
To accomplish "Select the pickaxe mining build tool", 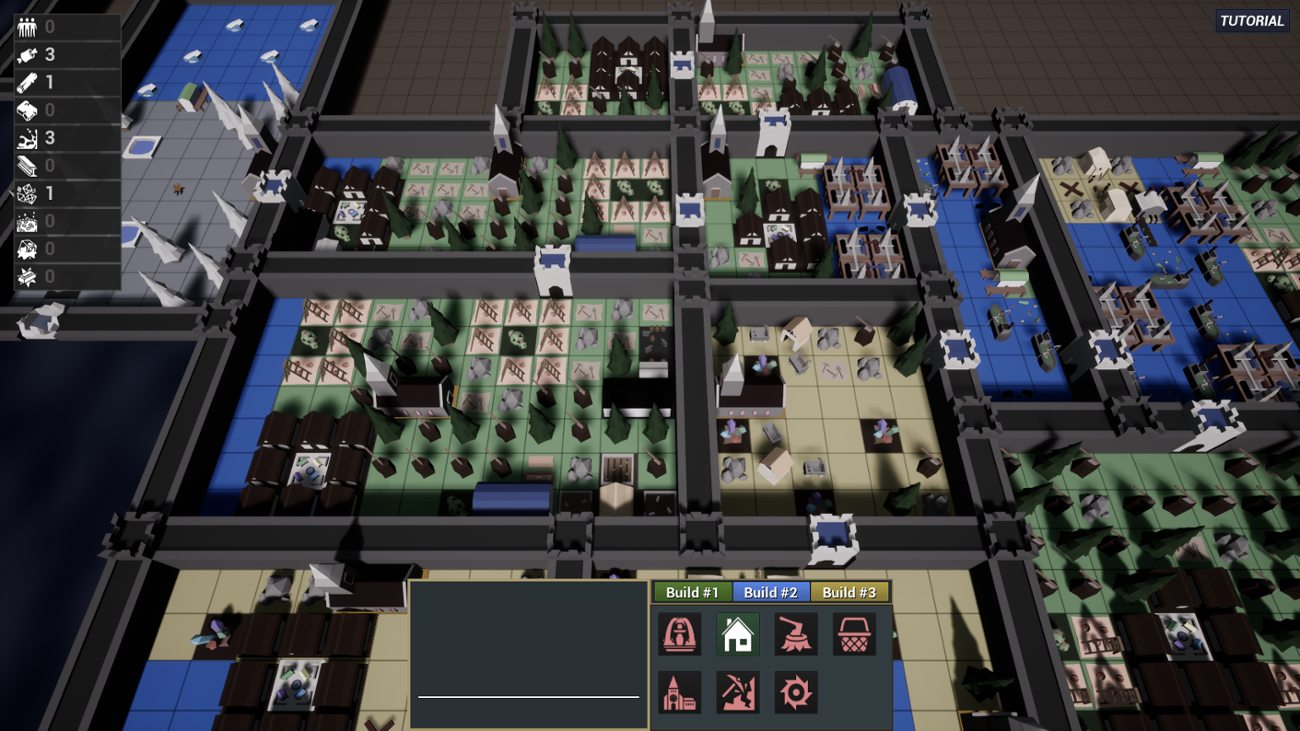I will pyautogui.click(x=737, y=692).
